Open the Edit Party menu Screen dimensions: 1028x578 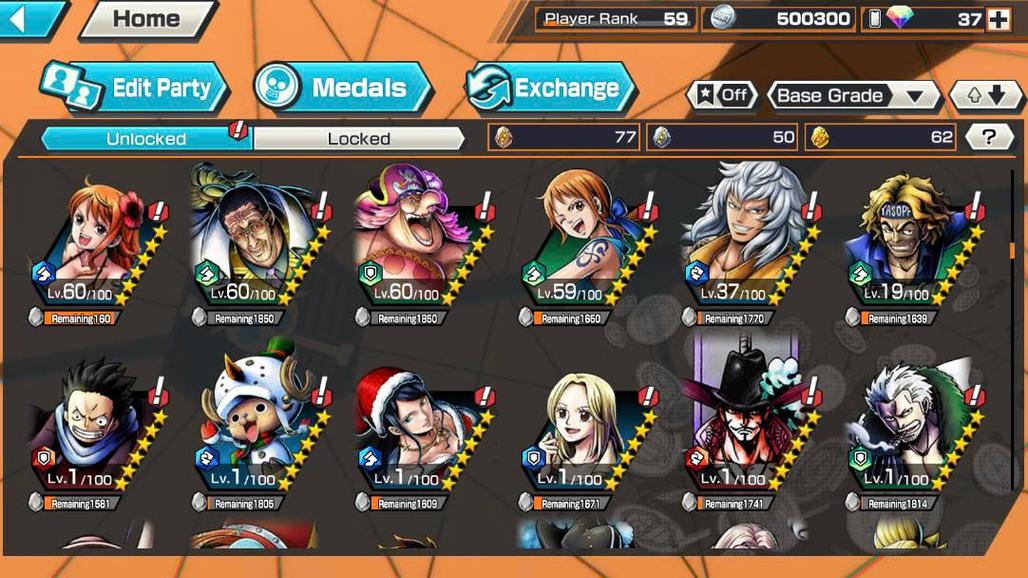(x=135, y=88)
